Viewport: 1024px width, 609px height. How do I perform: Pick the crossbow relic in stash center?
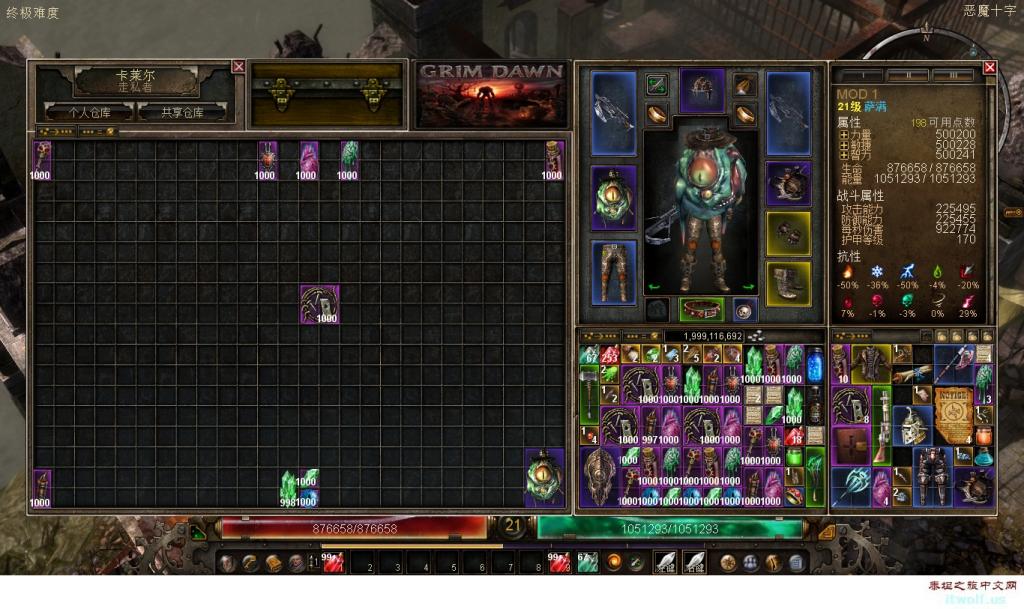point(320,304)
